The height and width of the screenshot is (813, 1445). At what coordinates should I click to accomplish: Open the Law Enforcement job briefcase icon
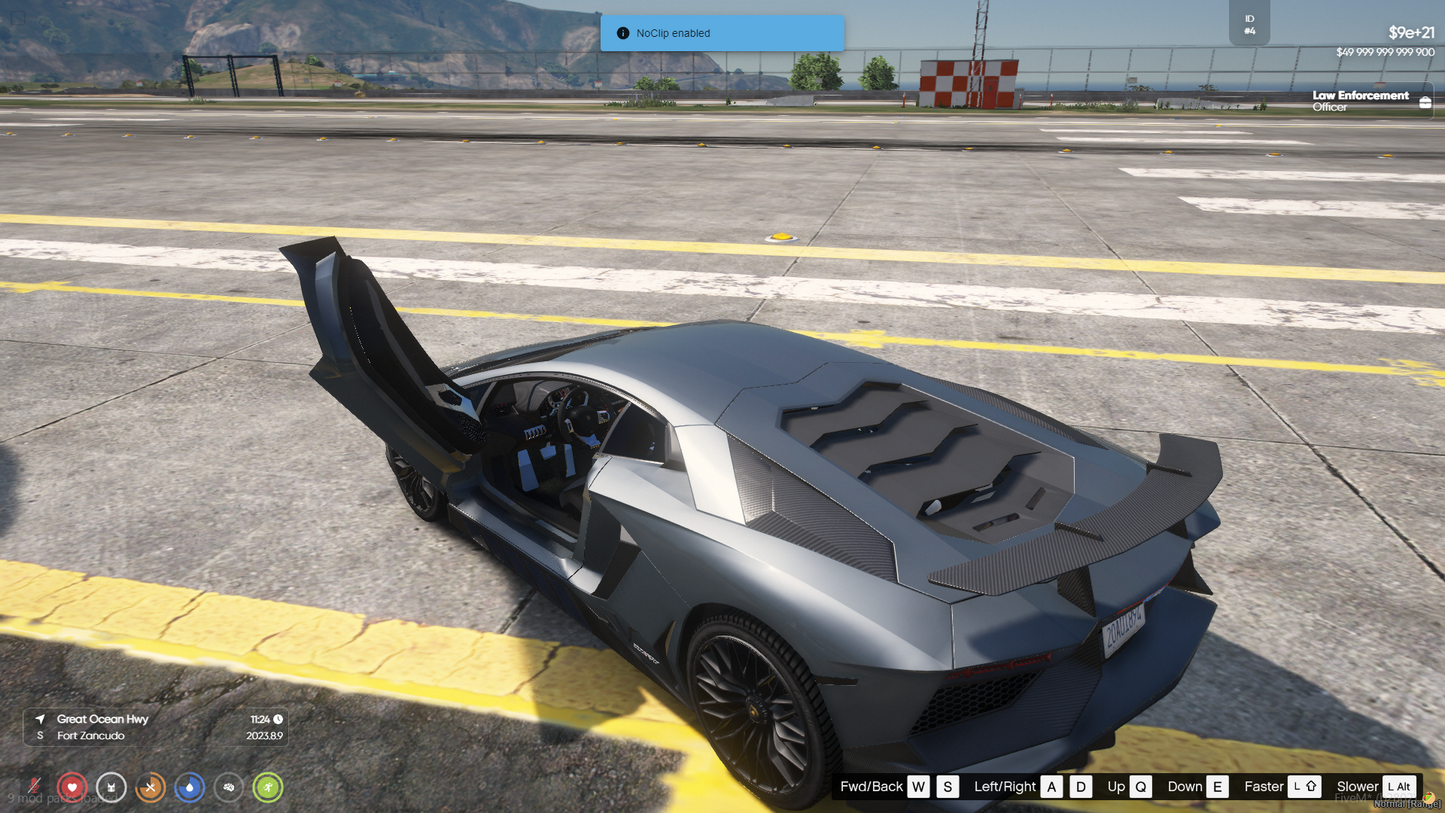1425,102
